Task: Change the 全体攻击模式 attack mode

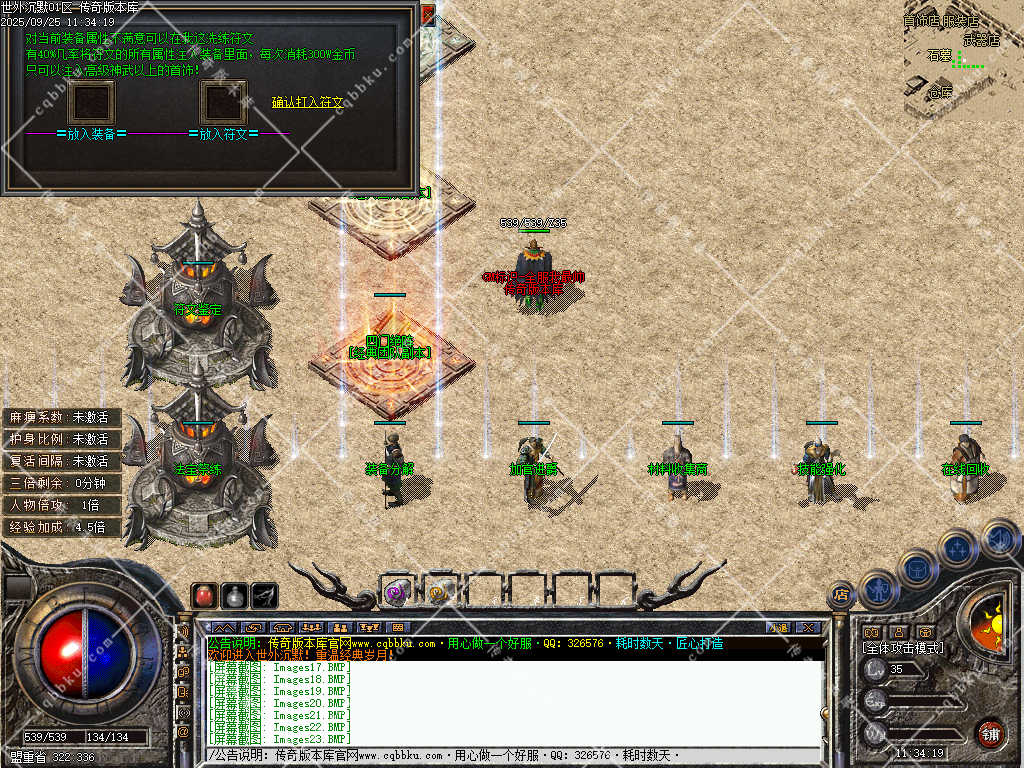Action: (902, 648)
